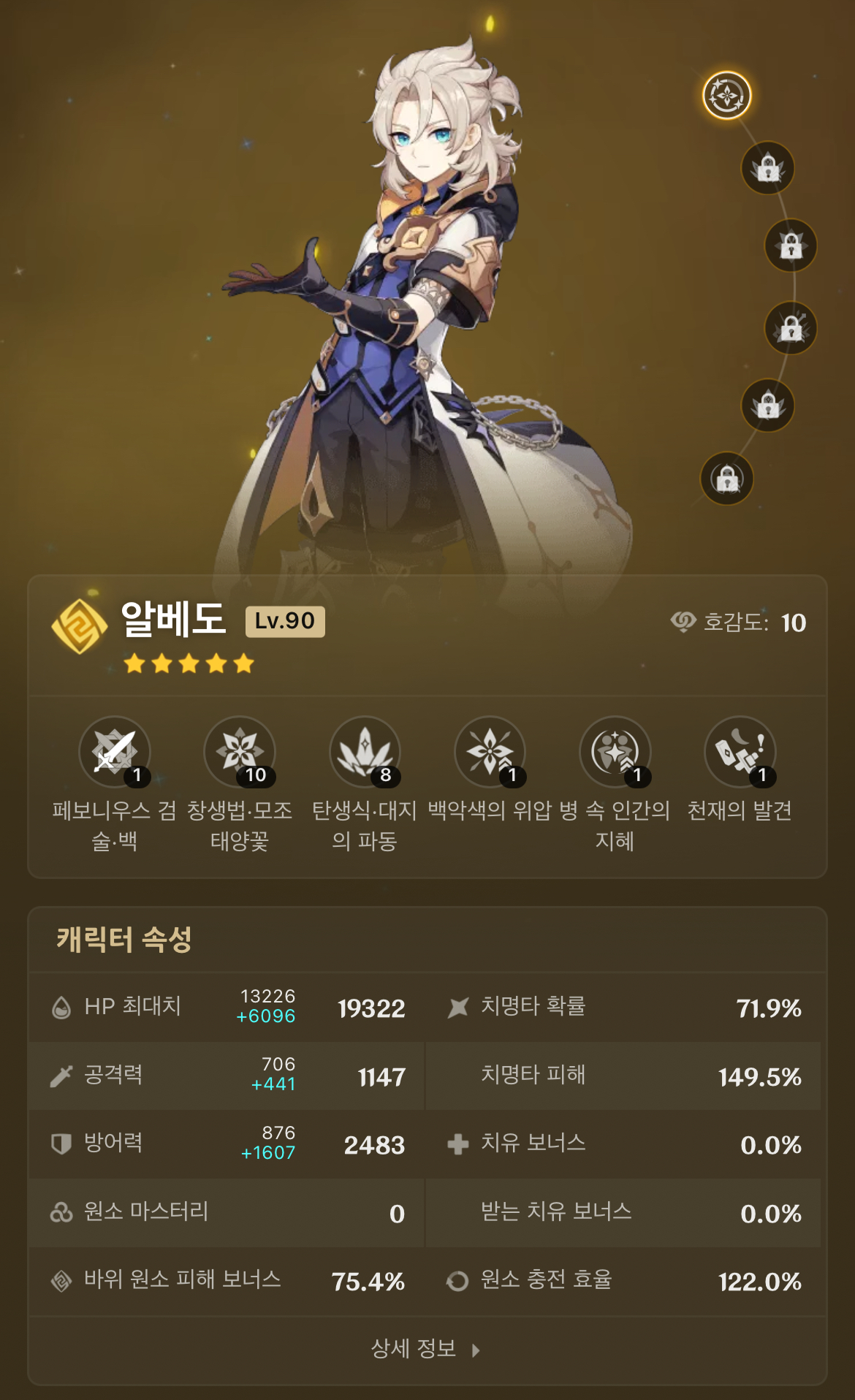
Task: Tap the Geo element emblem beside 알베도
Action: pos(80,626)
